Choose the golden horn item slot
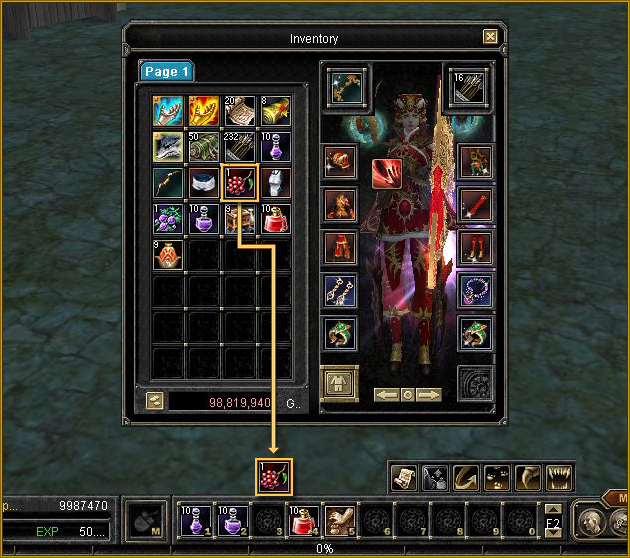The width and height of the screenshot is (630, 558). 275,111
